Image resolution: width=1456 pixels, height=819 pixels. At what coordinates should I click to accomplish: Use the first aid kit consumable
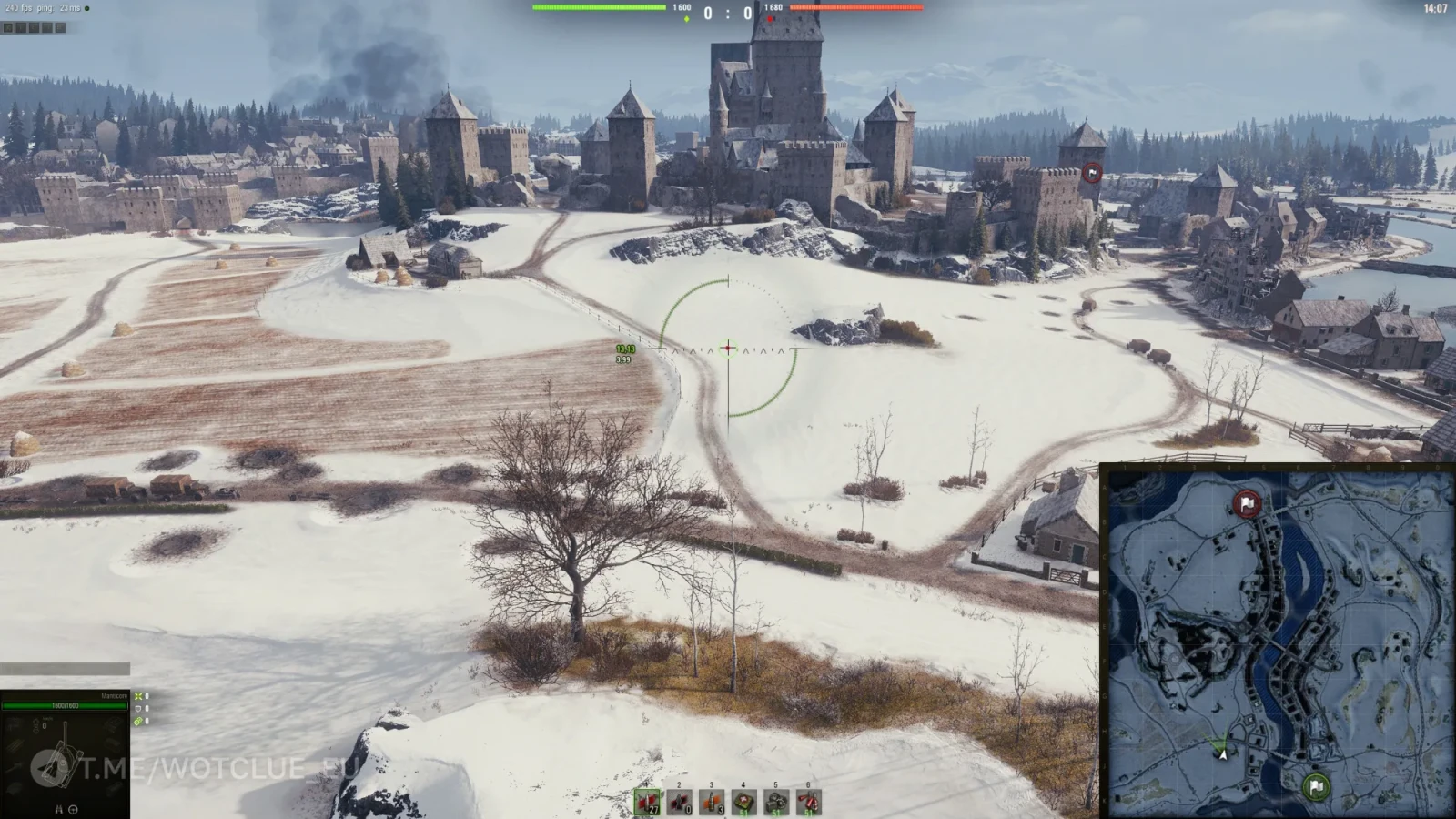(744, 802)
